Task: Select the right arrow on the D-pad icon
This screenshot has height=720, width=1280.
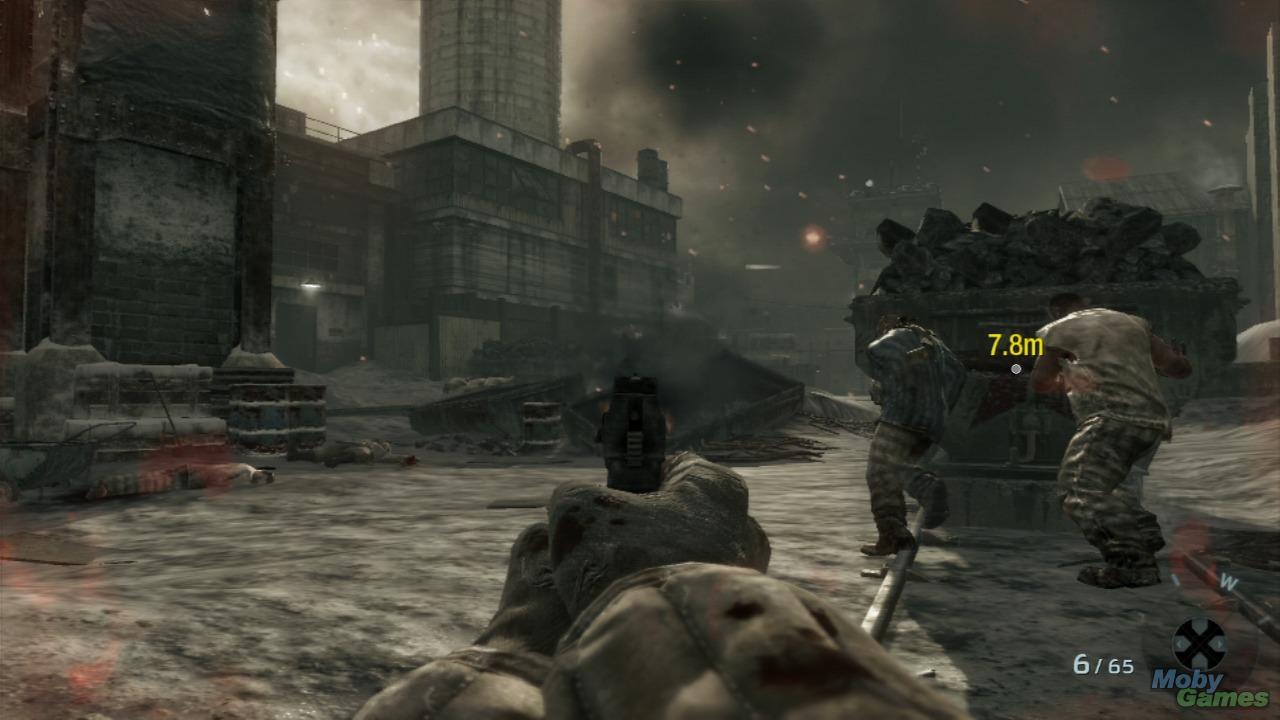Action: [1219, 644]
